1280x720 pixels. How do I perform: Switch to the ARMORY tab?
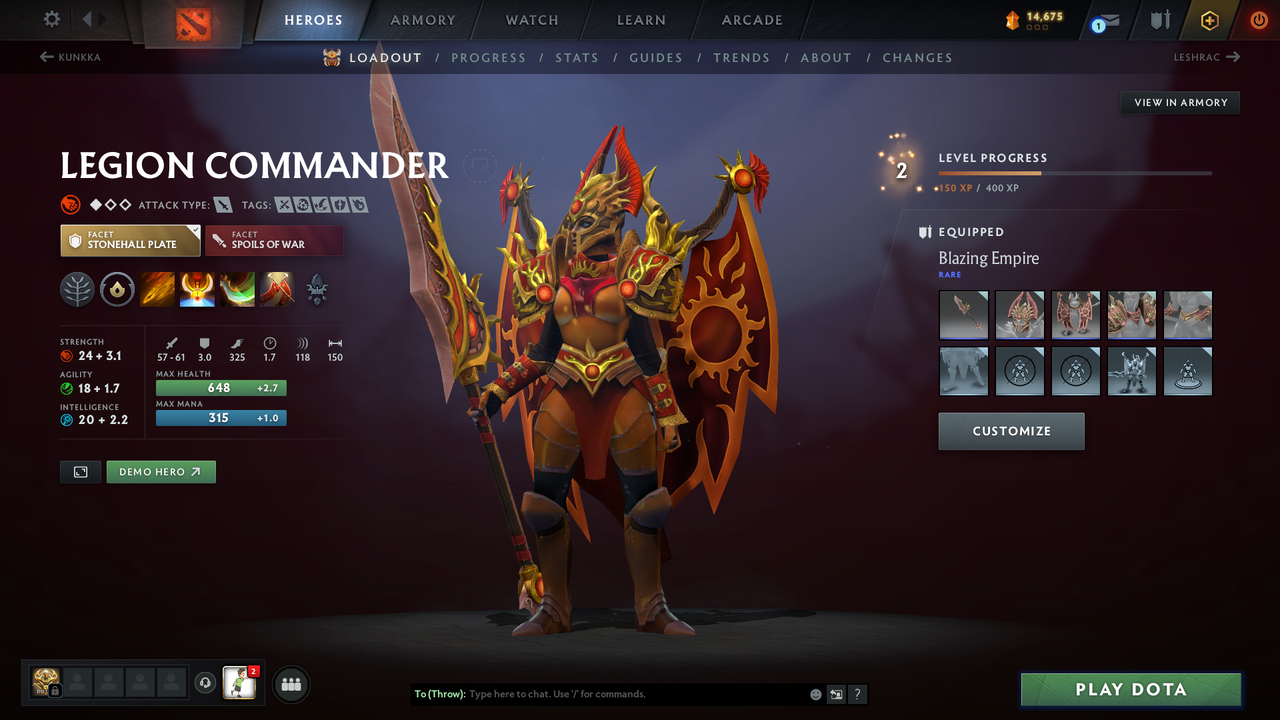click(x=422, y=20)
